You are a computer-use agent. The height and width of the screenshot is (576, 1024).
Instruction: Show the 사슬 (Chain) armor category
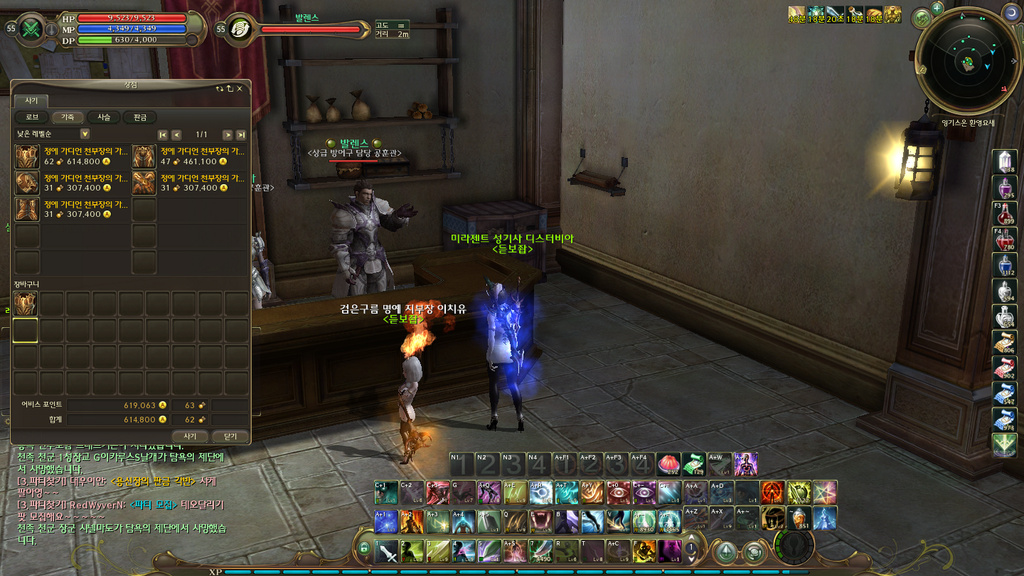coord(104,117)
